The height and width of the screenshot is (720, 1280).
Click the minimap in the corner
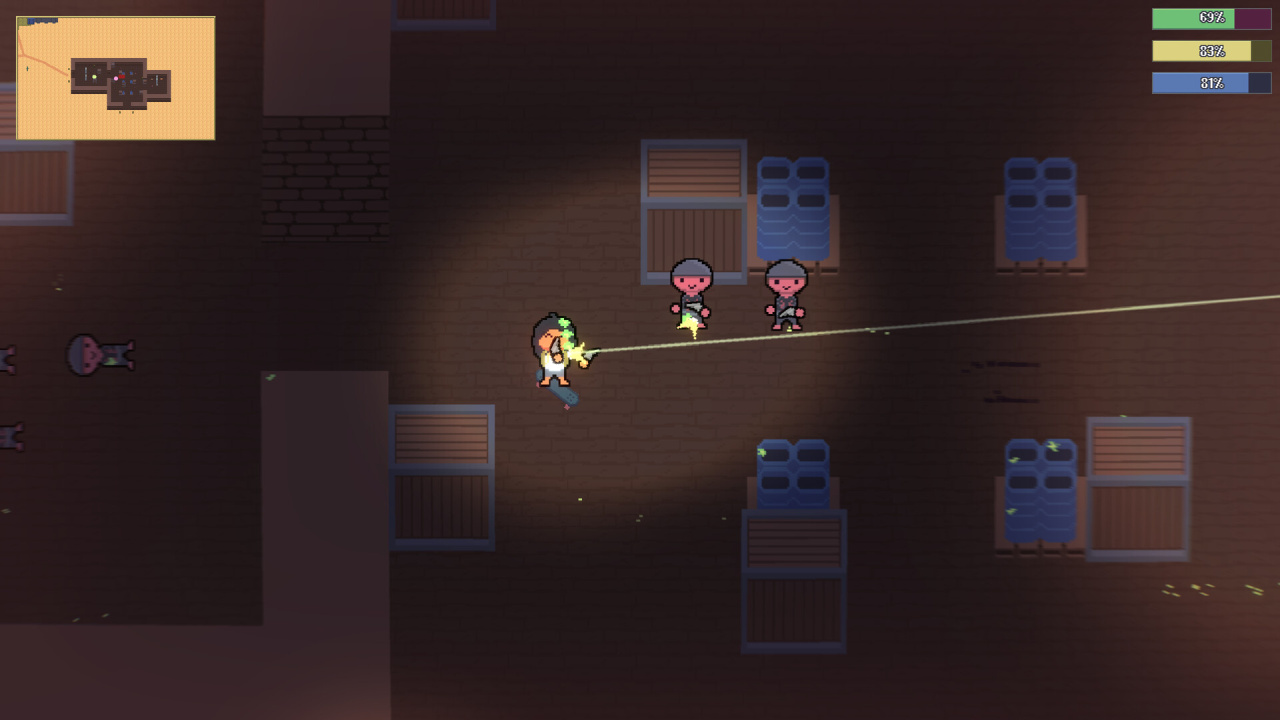click(x=116, y=78)
